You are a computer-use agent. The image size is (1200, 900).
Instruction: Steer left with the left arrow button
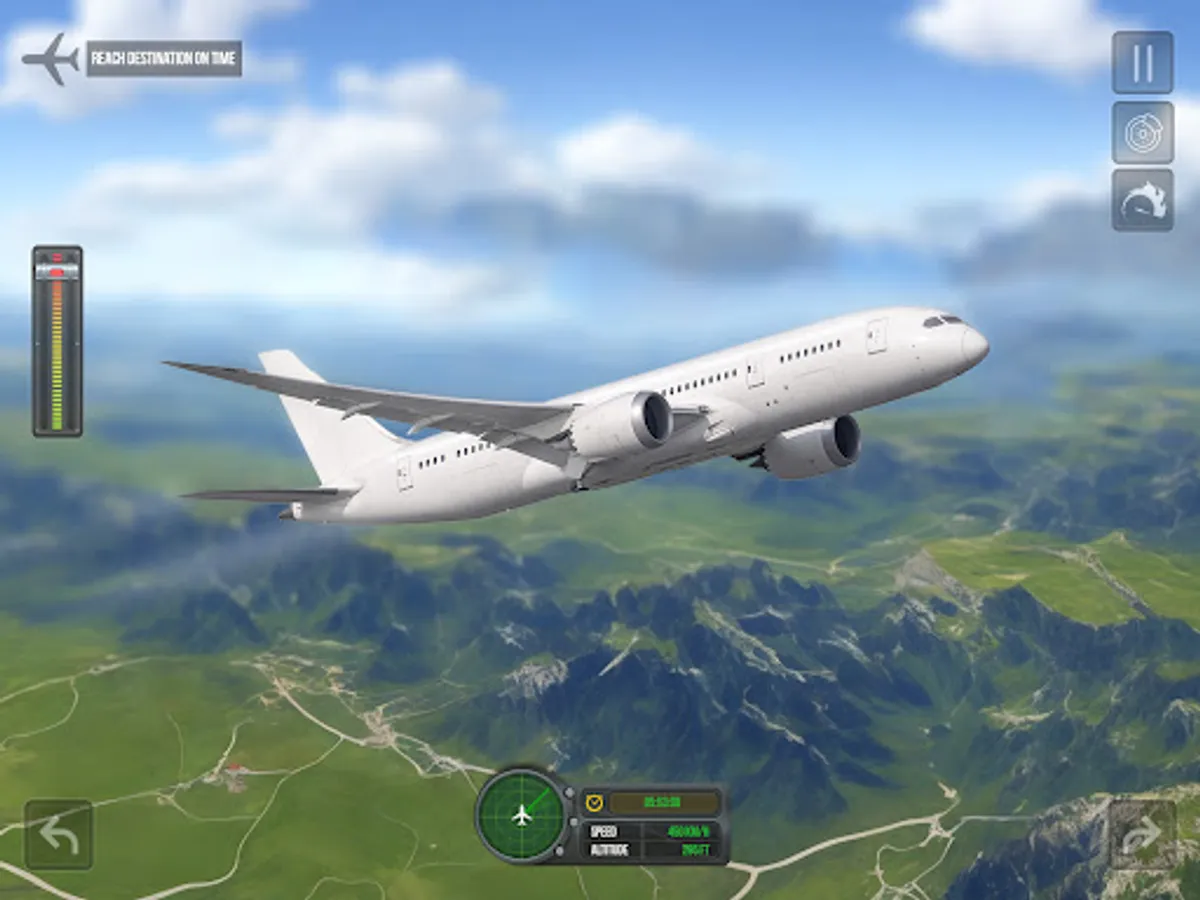coord(59,834)
